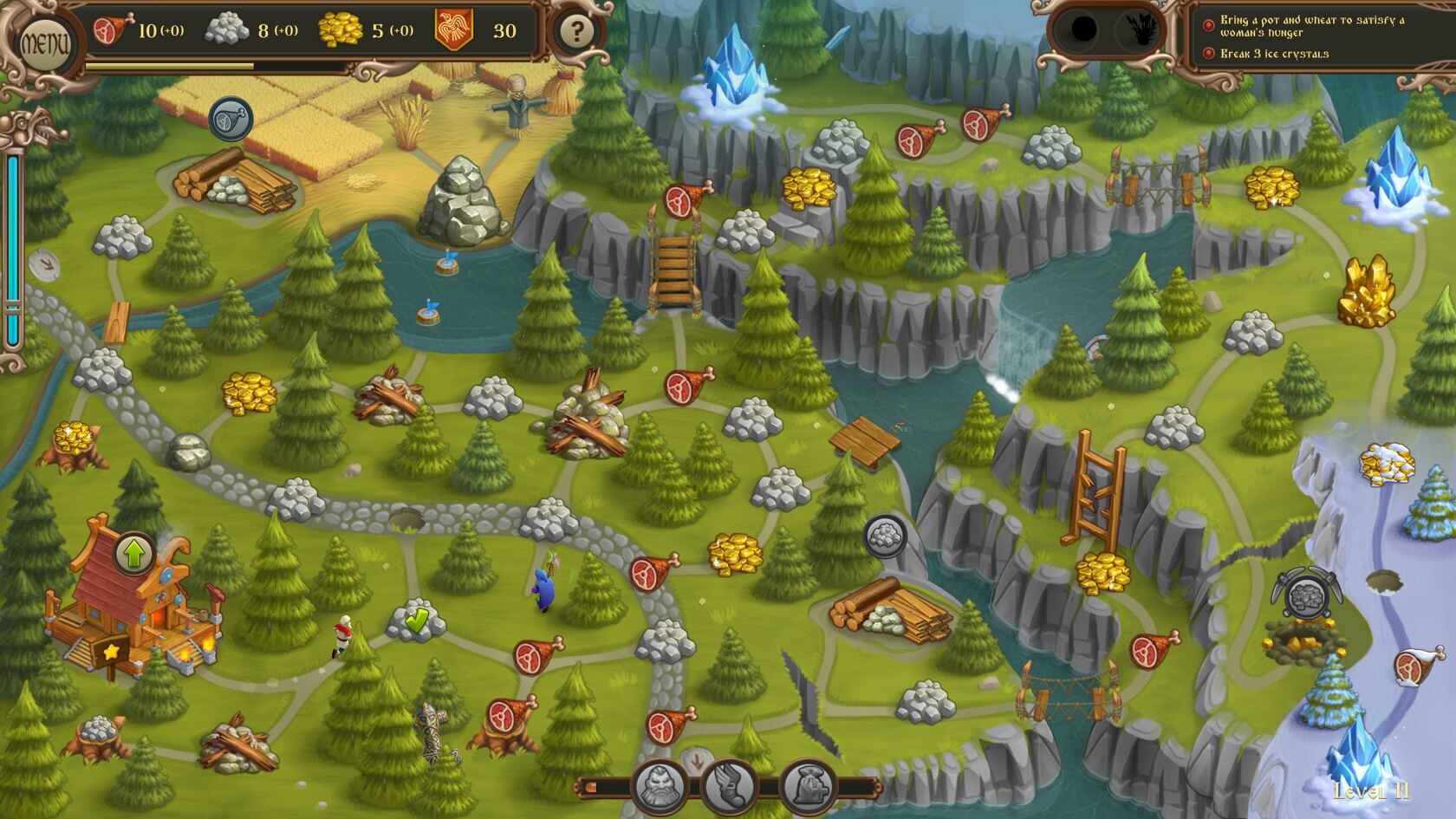
Task: Click the green checkmark task marker
Action: pos(417,619)
